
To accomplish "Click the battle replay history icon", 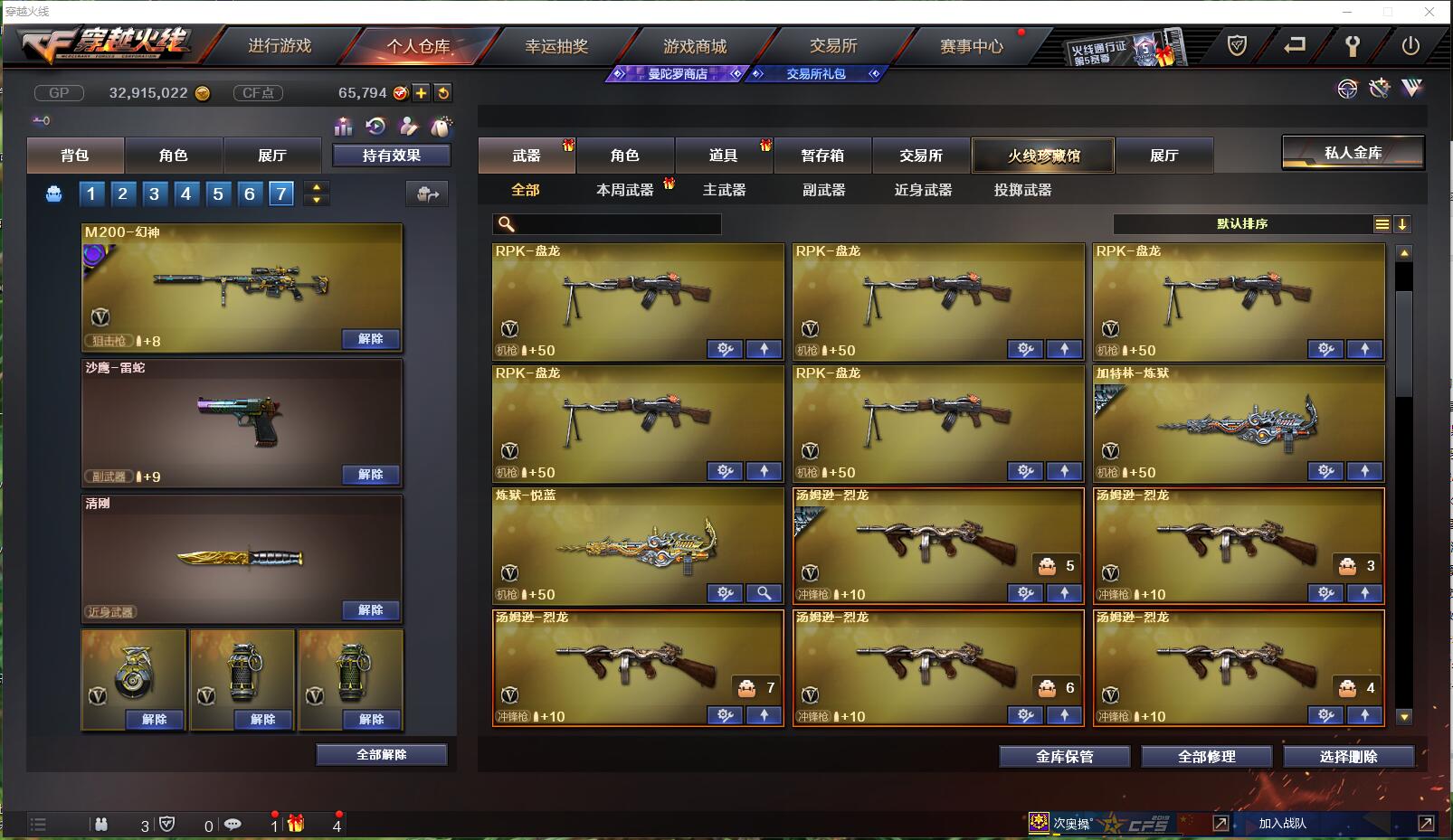I will (x=375, y=127).
